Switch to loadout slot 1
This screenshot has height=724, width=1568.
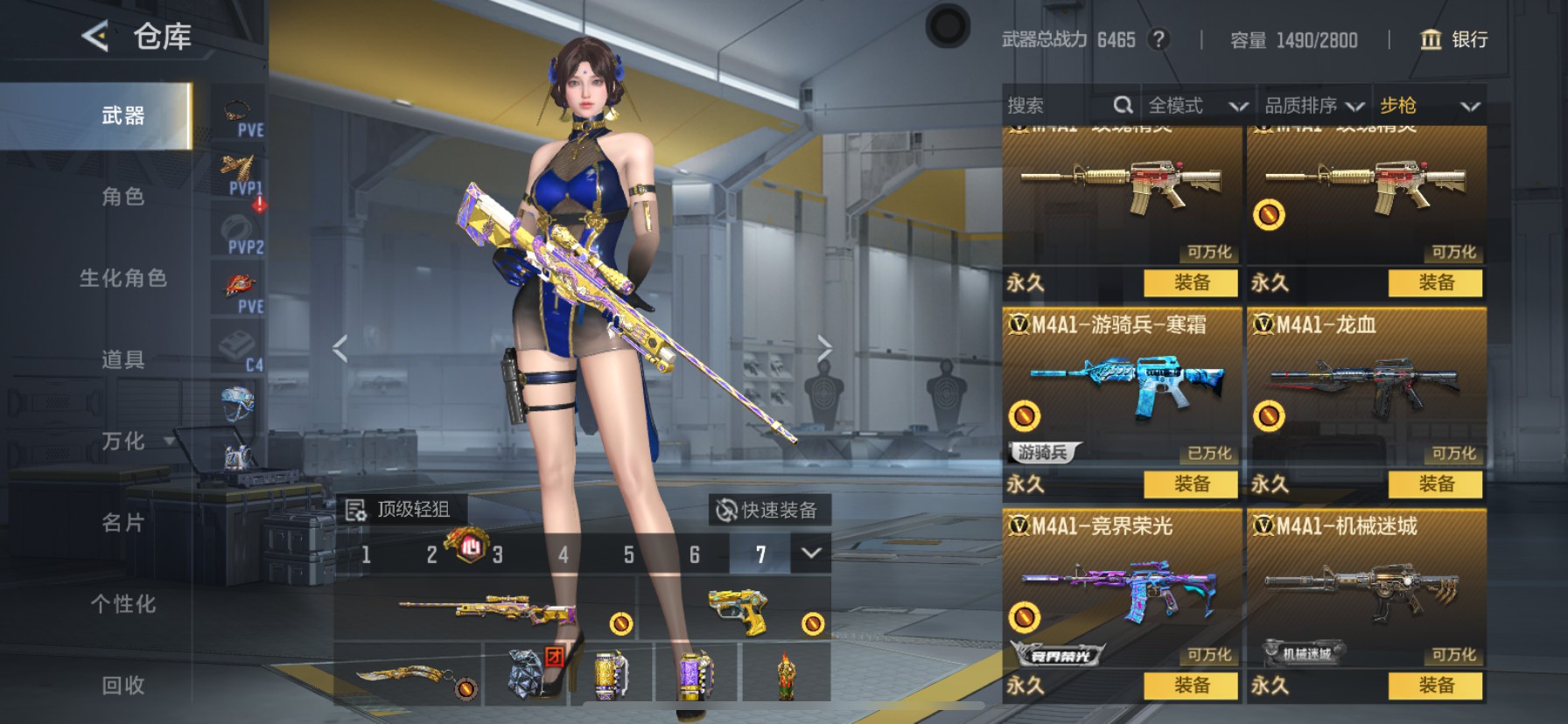click(366, 554)
